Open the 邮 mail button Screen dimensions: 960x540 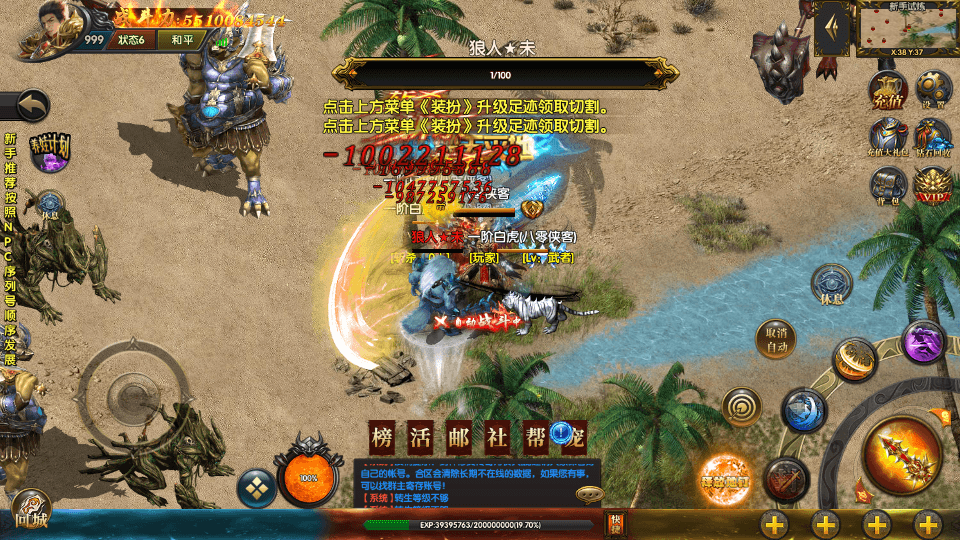457,436
